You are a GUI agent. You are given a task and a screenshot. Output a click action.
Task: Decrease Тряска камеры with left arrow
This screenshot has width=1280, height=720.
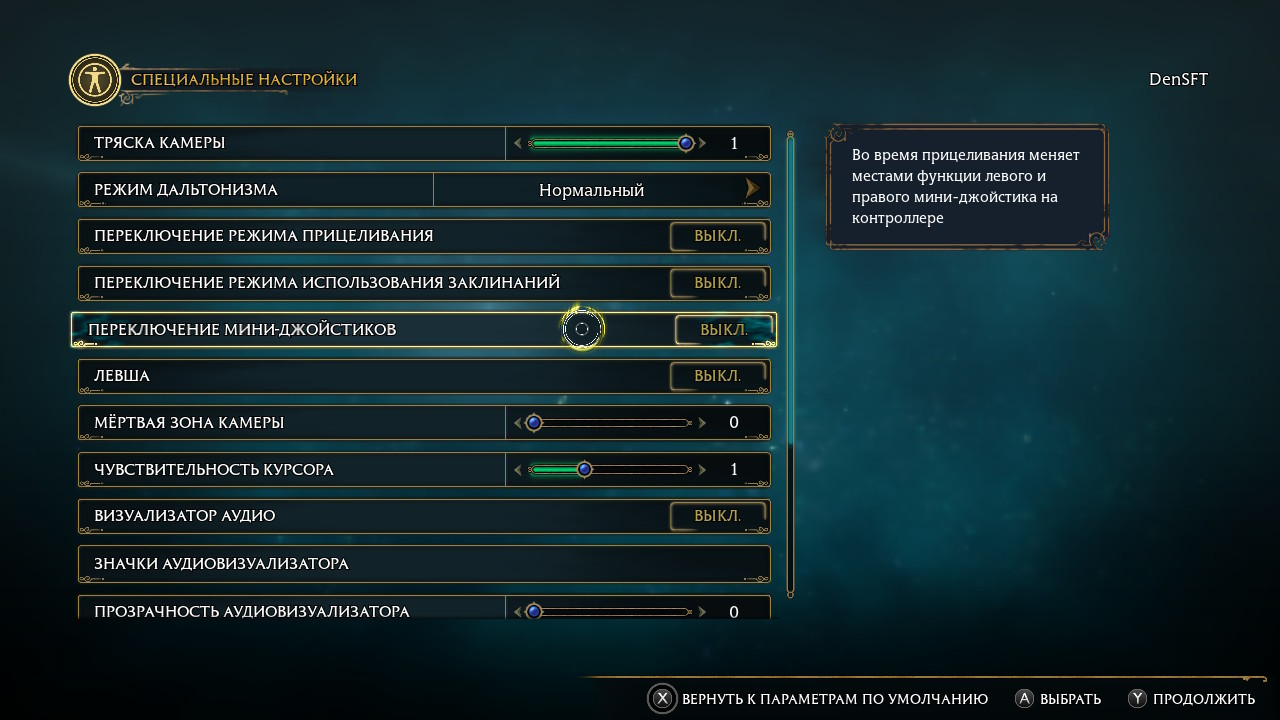point(518,143)
